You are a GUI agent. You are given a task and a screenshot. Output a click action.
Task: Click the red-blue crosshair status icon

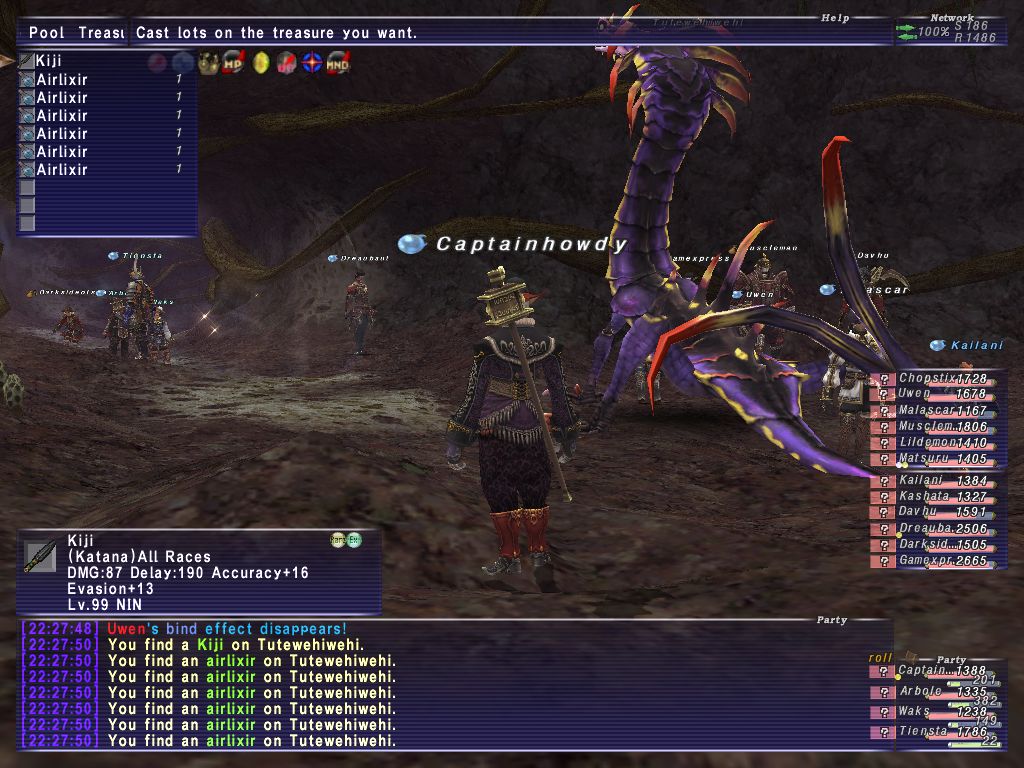[x=312, y=62]
